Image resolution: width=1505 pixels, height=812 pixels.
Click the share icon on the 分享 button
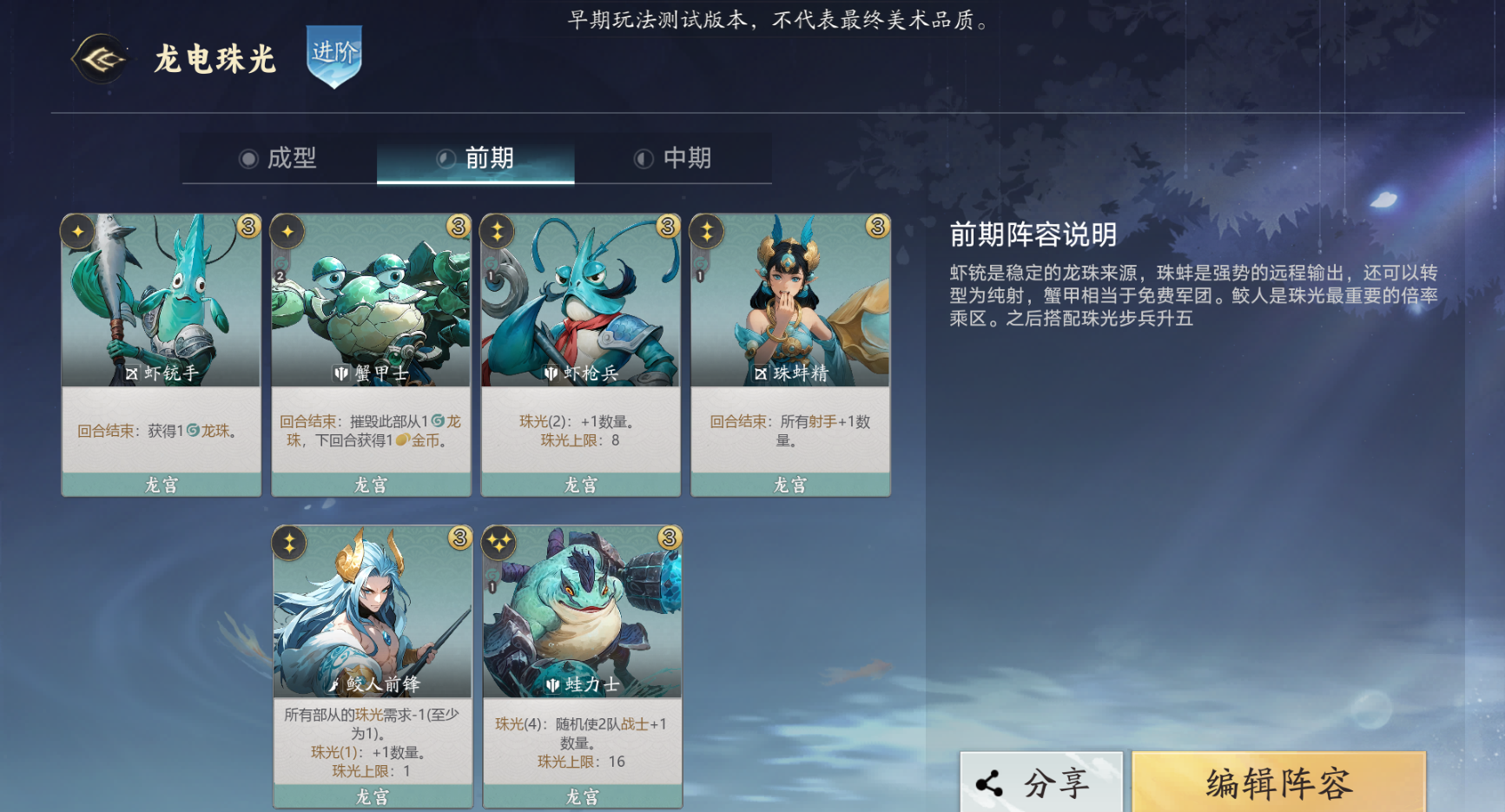987,781
